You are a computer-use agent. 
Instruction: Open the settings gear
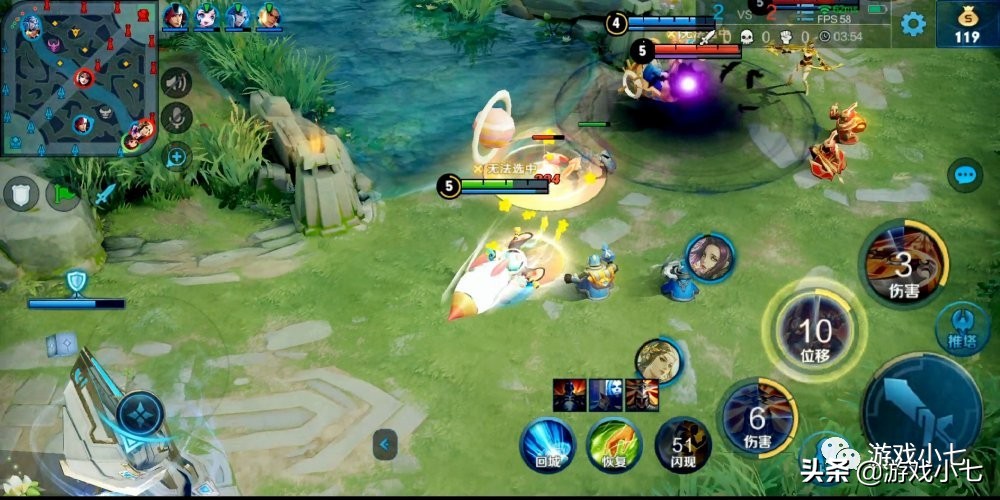[913, 24]
